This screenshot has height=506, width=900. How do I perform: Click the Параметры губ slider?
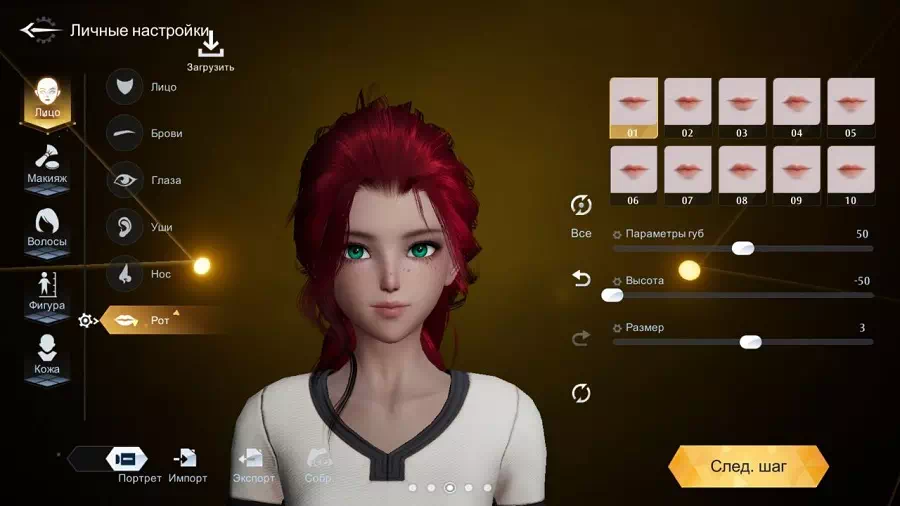coord(742,248)
